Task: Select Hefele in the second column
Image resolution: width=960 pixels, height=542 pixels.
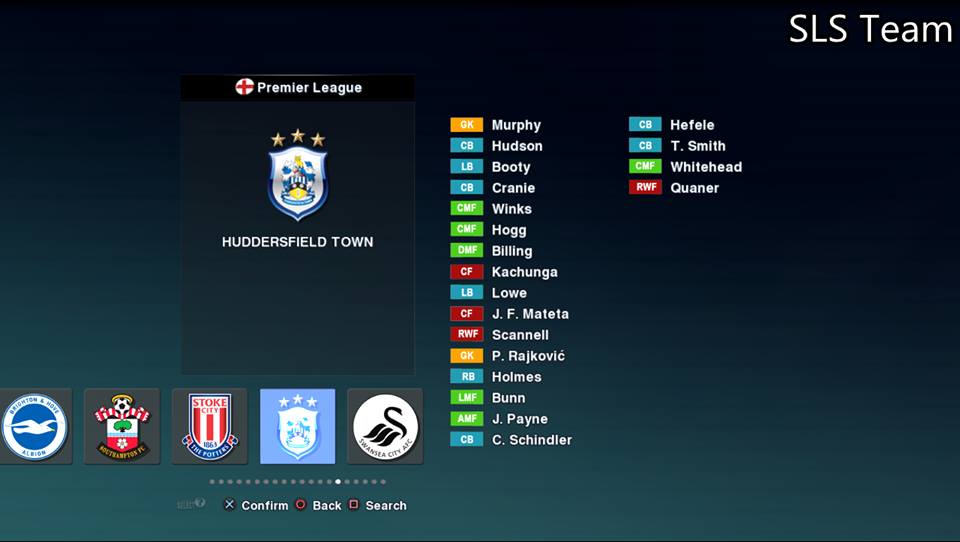Action: point(692,125)
